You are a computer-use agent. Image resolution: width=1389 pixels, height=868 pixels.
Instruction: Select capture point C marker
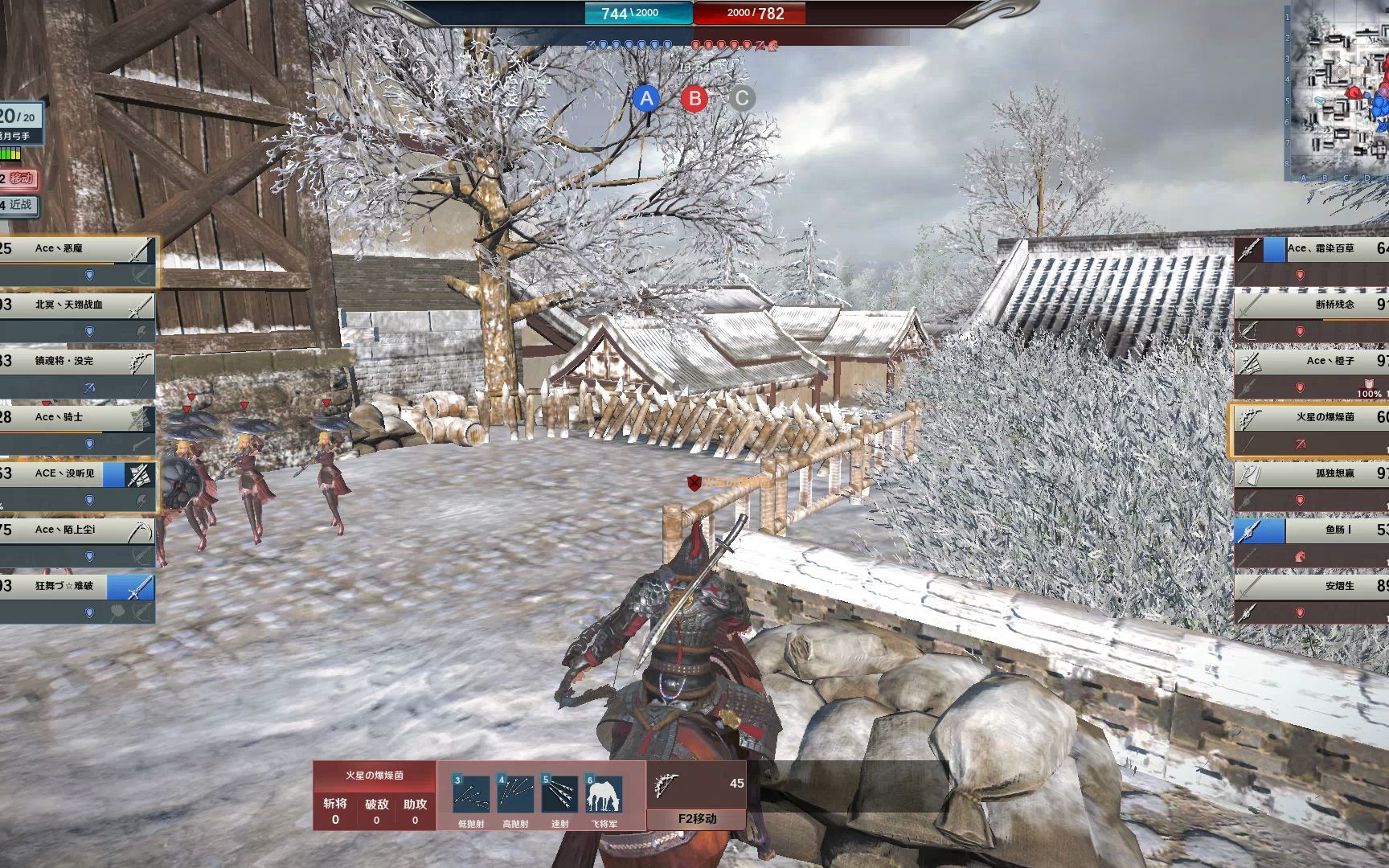[742, 99]
